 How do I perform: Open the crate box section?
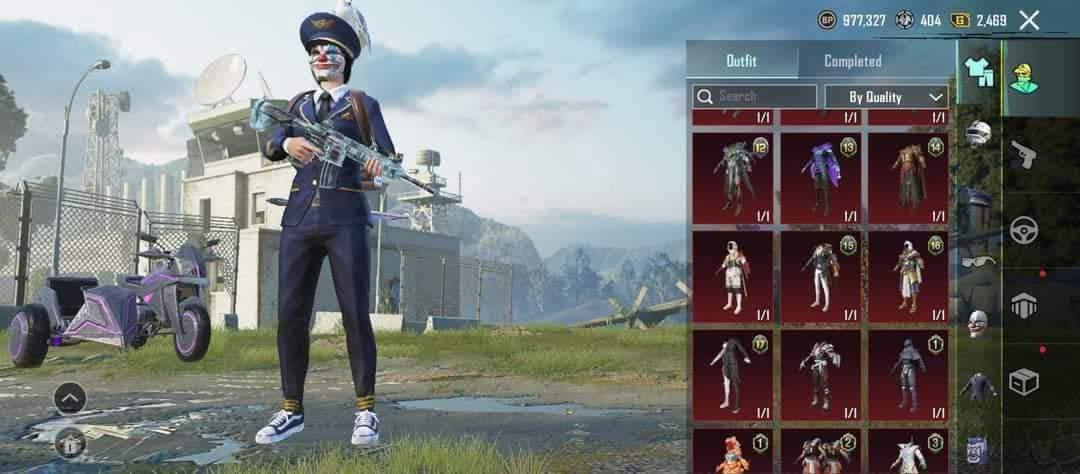click(1023, 382)
